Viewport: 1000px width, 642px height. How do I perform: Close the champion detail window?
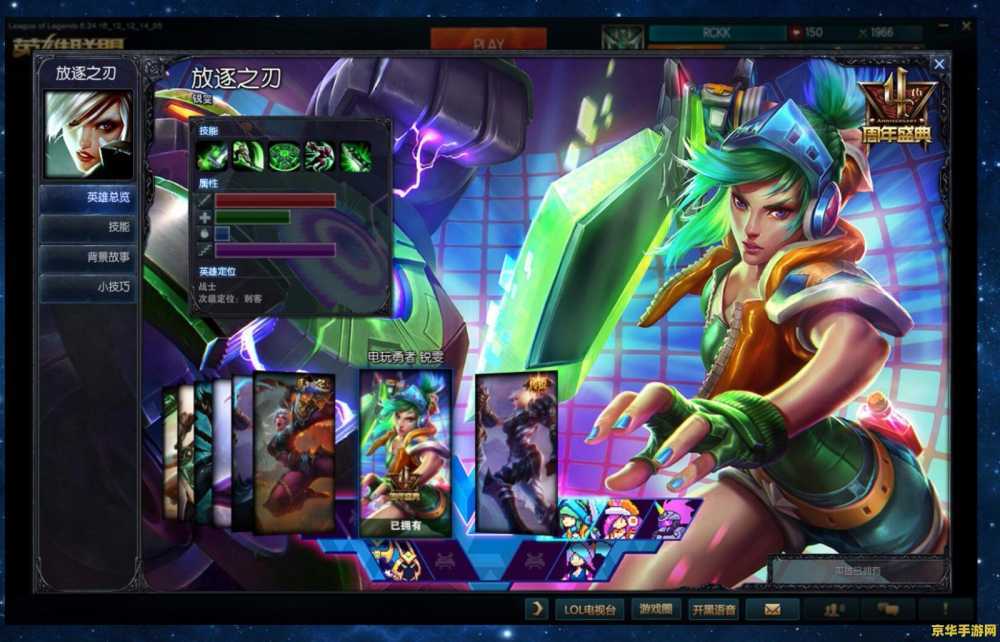[x=938, y=64]
